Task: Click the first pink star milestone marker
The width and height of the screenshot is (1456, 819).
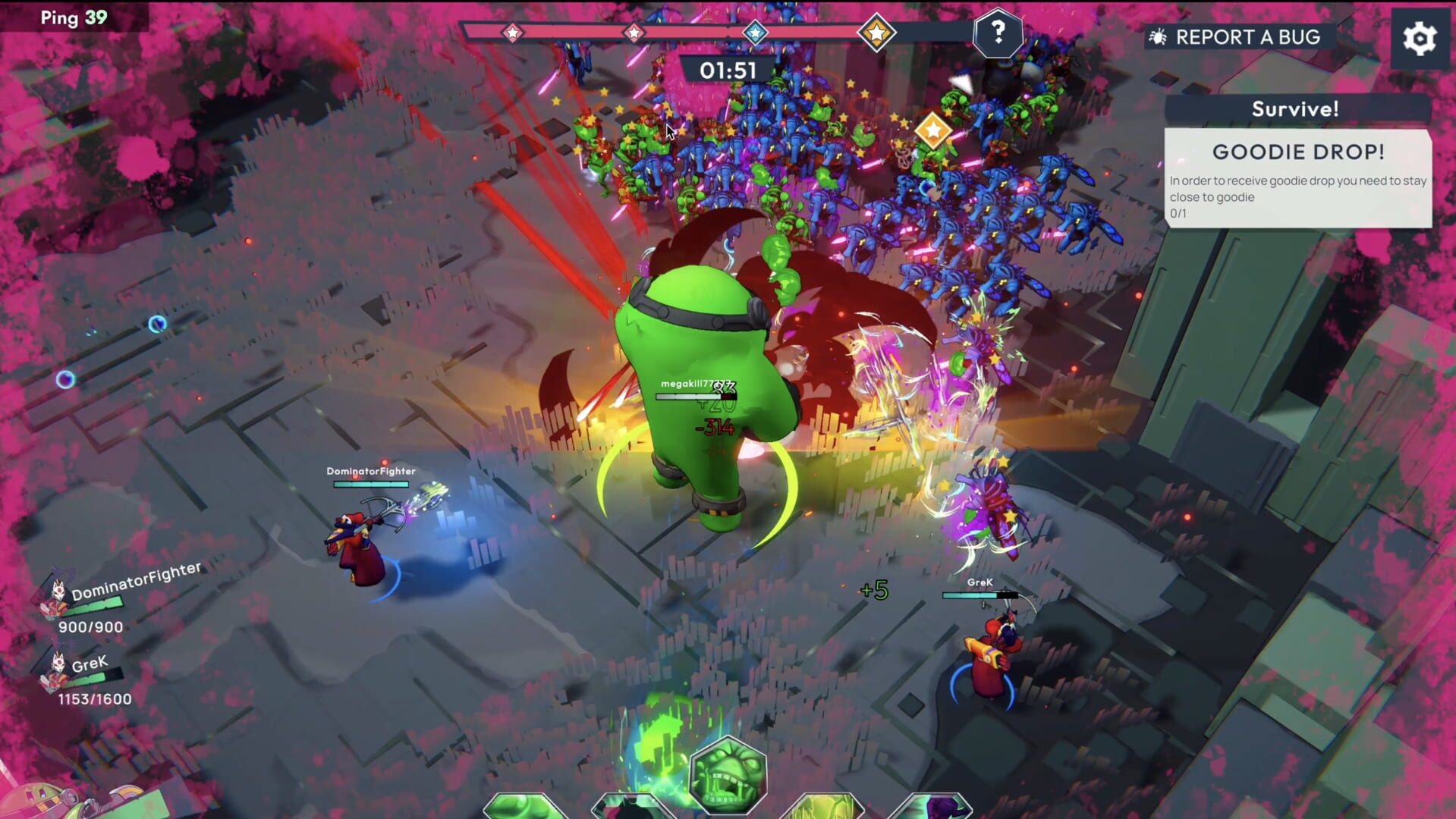Action: [x=513, y=32]
